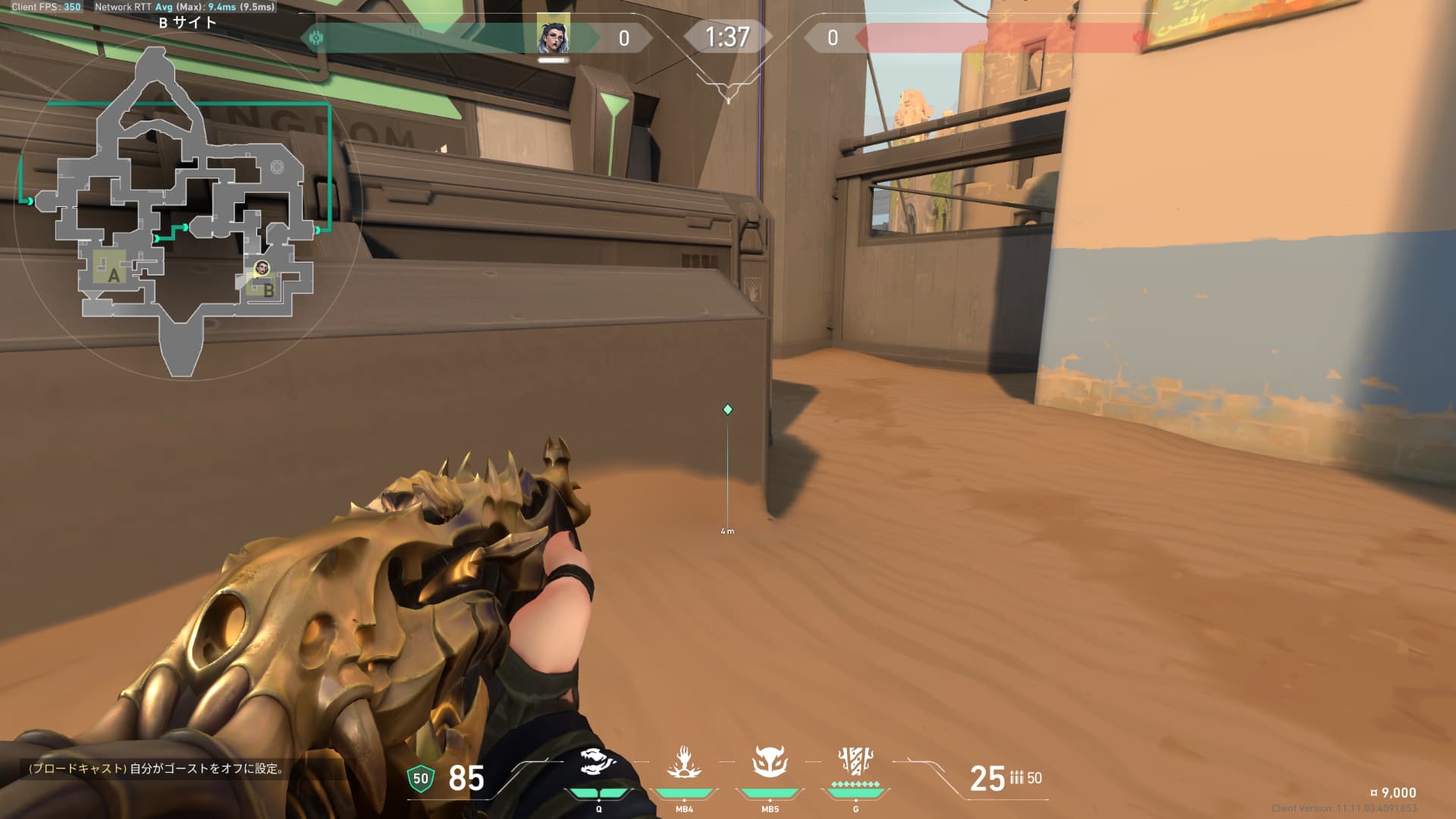Select the agent portrait in top bar
Image resolution: width=1456 pixels, height=819 pixels.
pyautogui.click(x=553, y=35)
